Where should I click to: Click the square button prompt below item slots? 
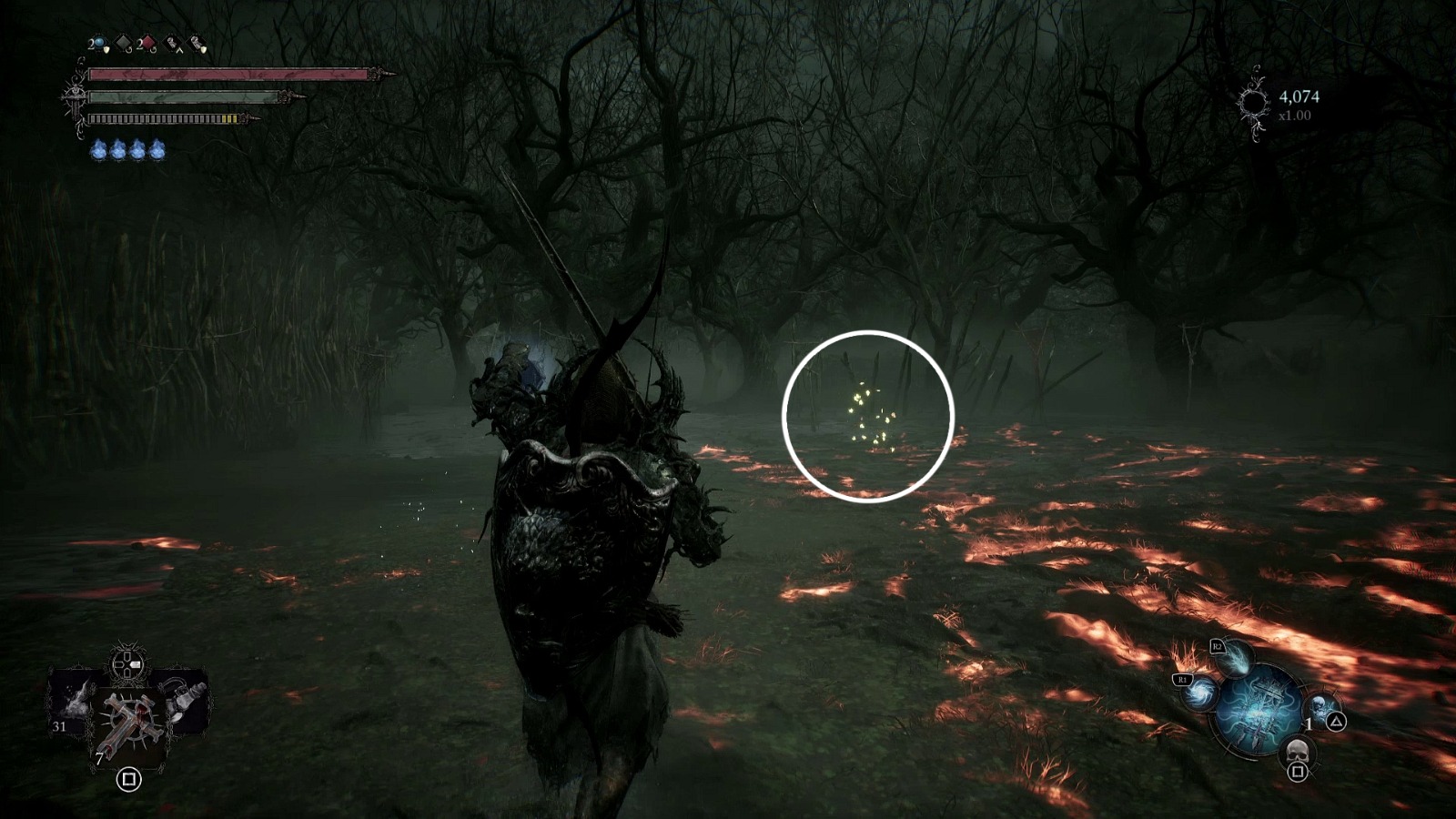tap(129, 779)
